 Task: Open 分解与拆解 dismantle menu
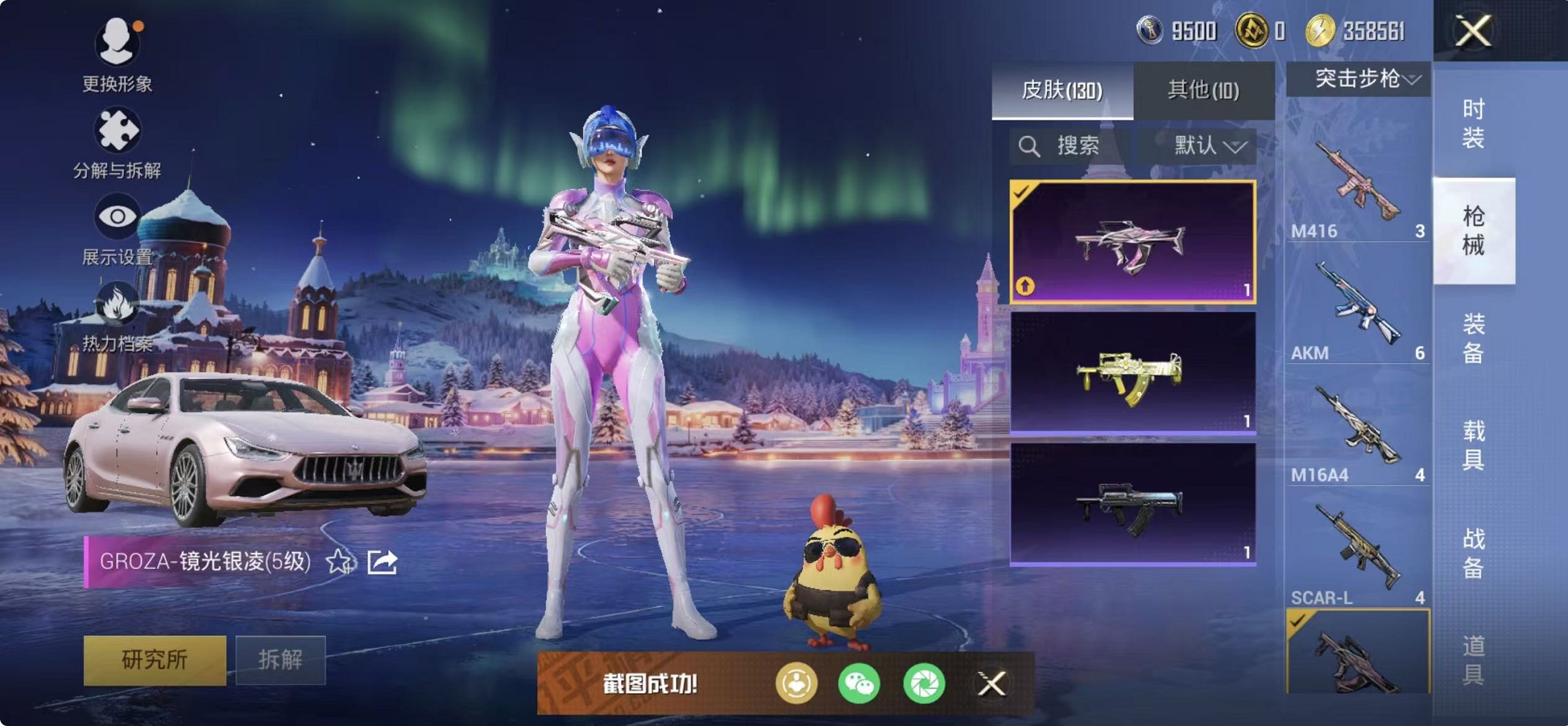[117, 142]
